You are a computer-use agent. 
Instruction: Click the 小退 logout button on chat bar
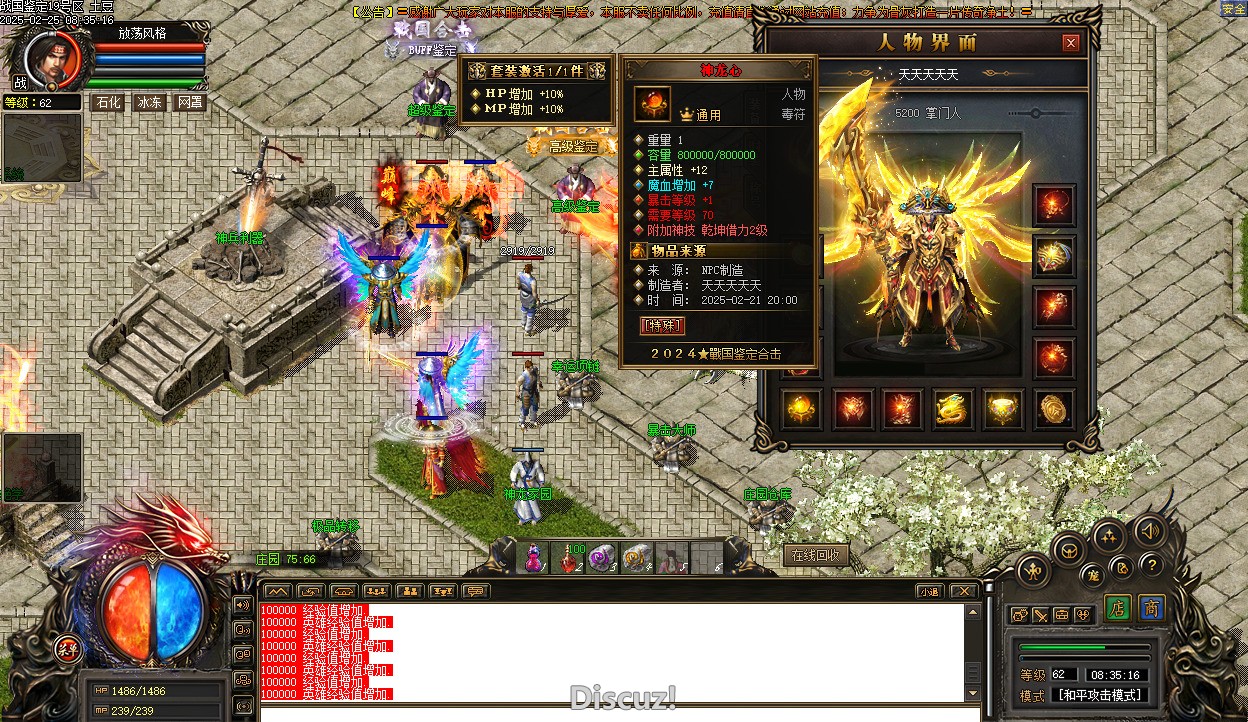(929, 591)
